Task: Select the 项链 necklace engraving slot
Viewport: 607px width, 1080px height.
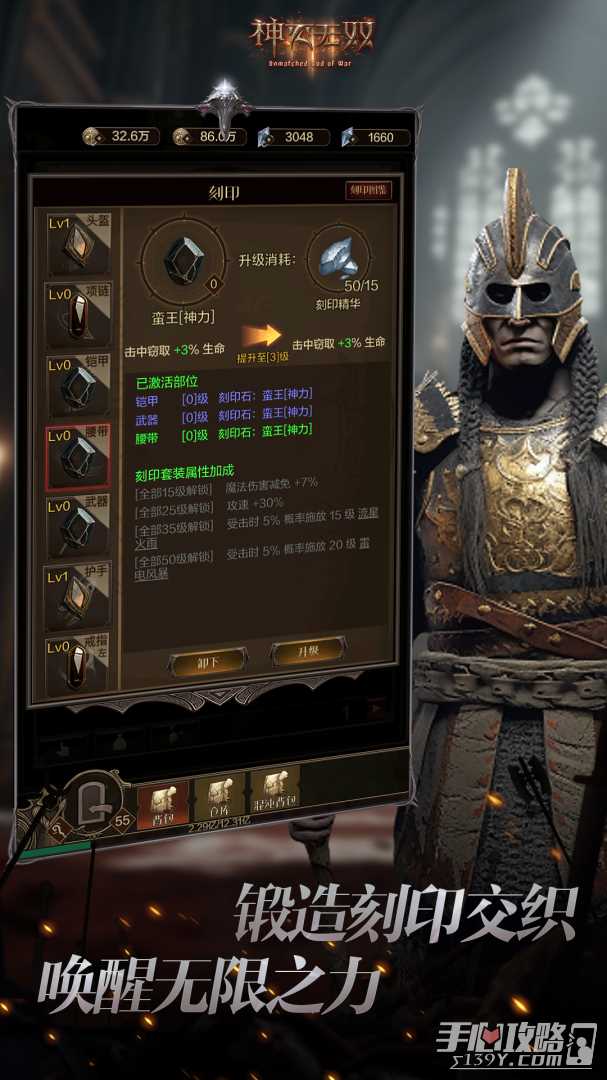Action: pos(77,313)
